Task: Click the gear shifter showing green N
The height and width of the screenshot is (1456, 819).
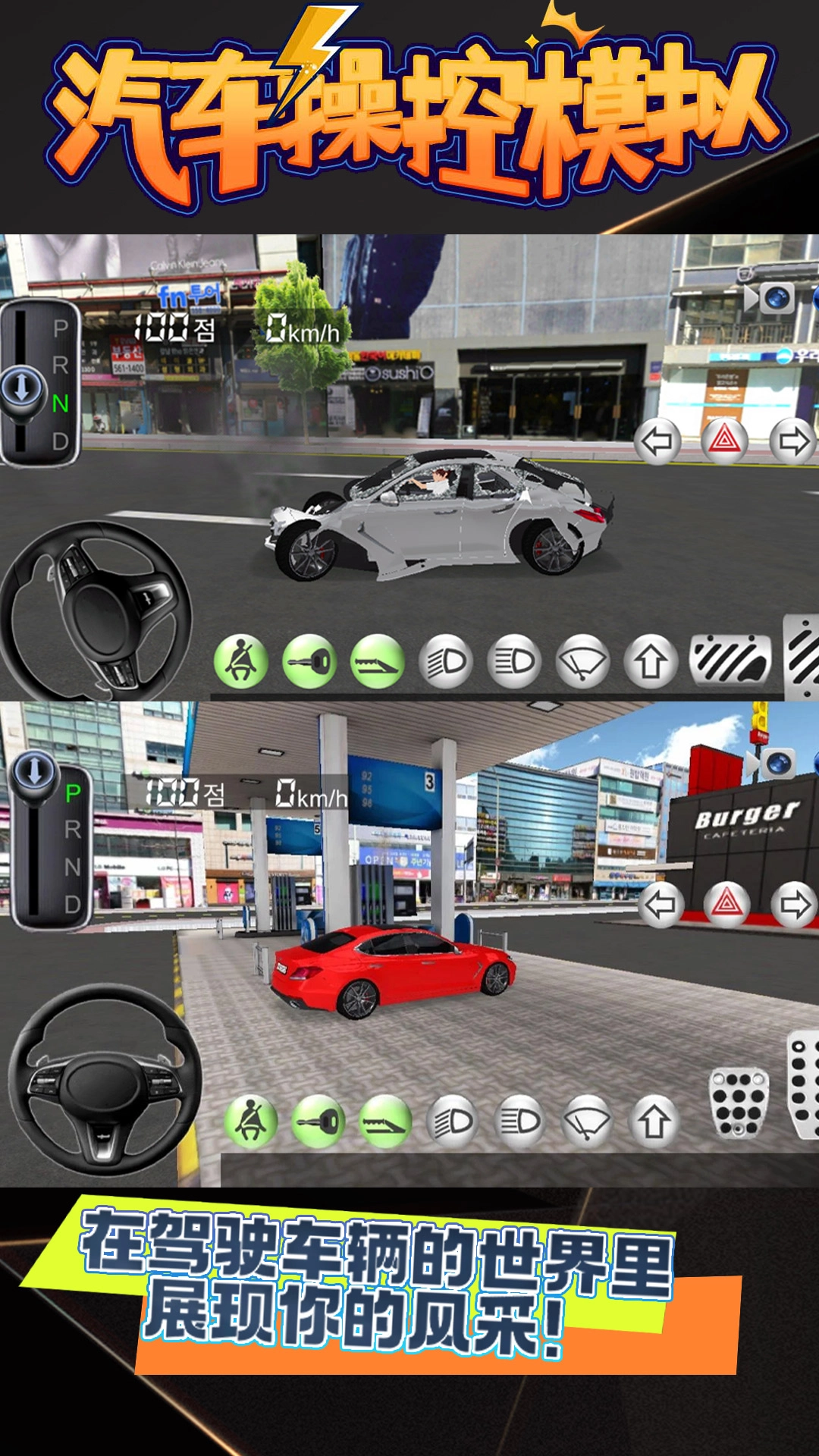Action: point(40,383)
